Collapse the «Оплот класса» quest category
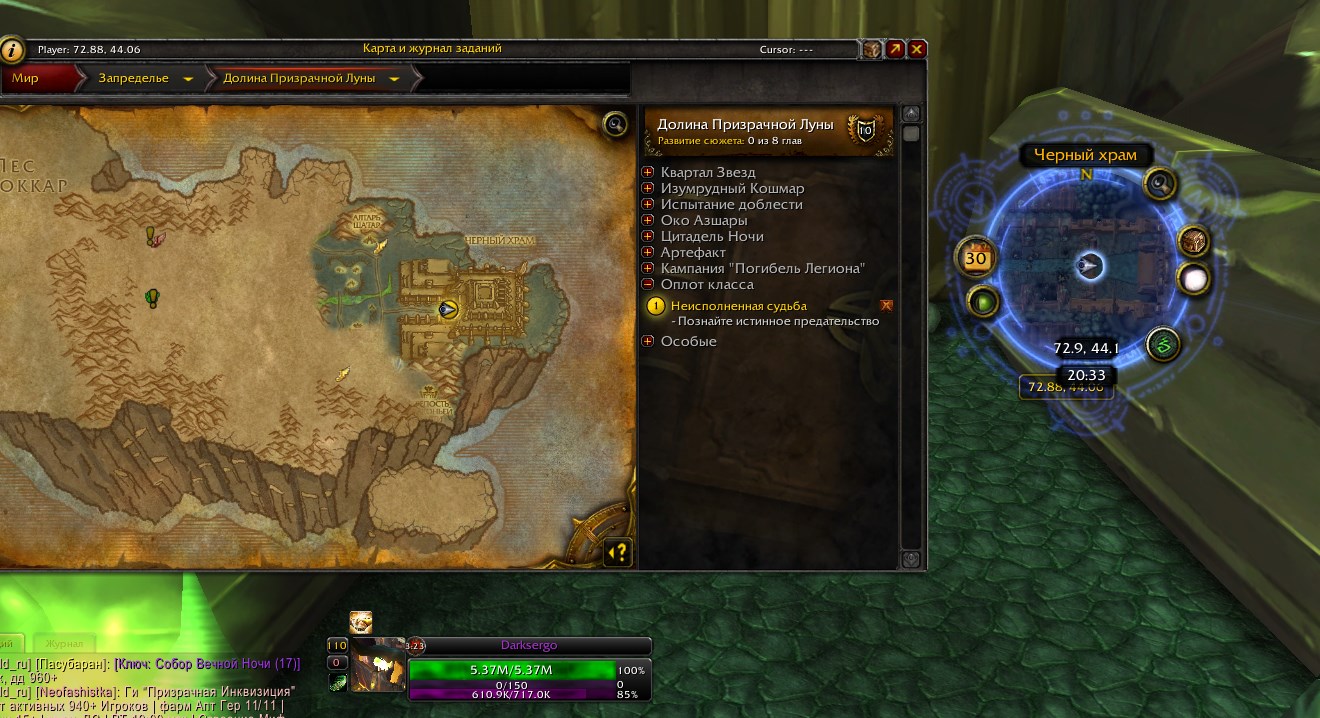1320x718 pixels. point(648,285)
